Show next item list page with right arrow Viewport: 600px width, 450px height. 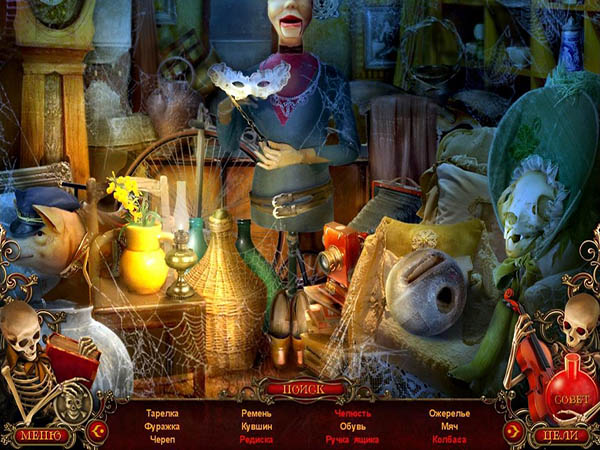pos(512,431)
